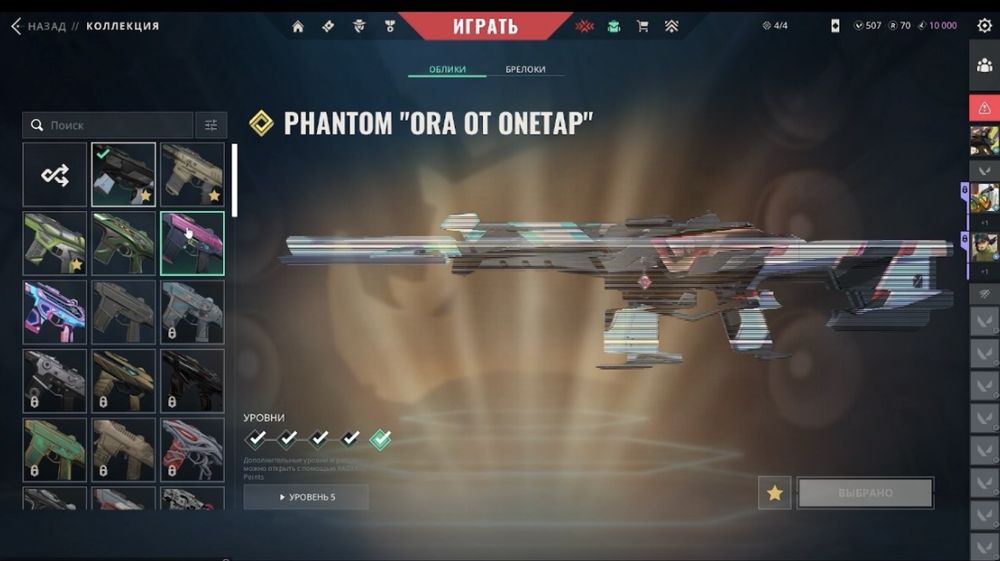Screen dimensions: 1000x561
Task: Select the Облики tab
Action: point(447,69)
